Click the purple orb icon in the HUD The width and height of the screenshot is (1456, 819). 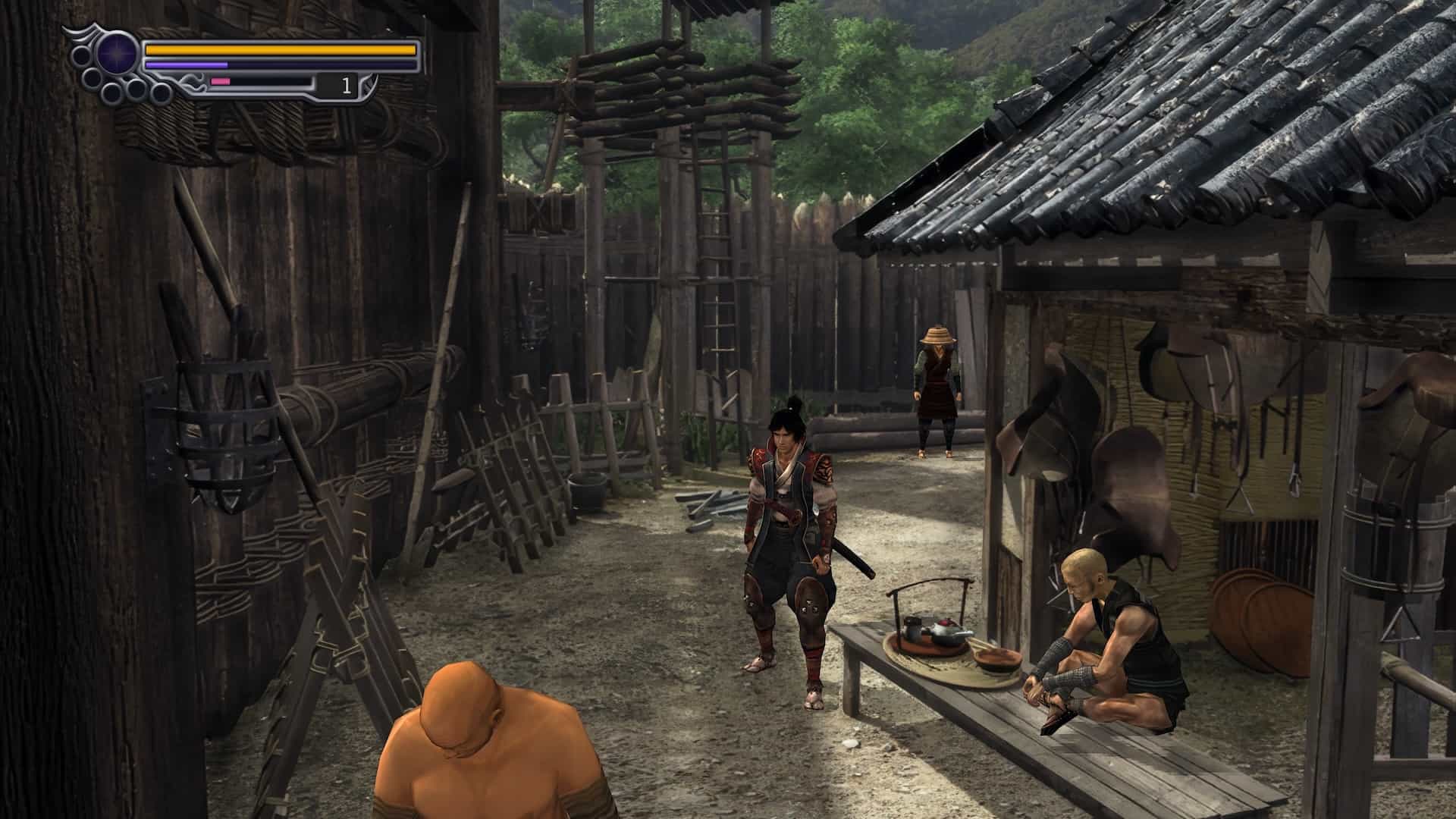coord(118,55)
